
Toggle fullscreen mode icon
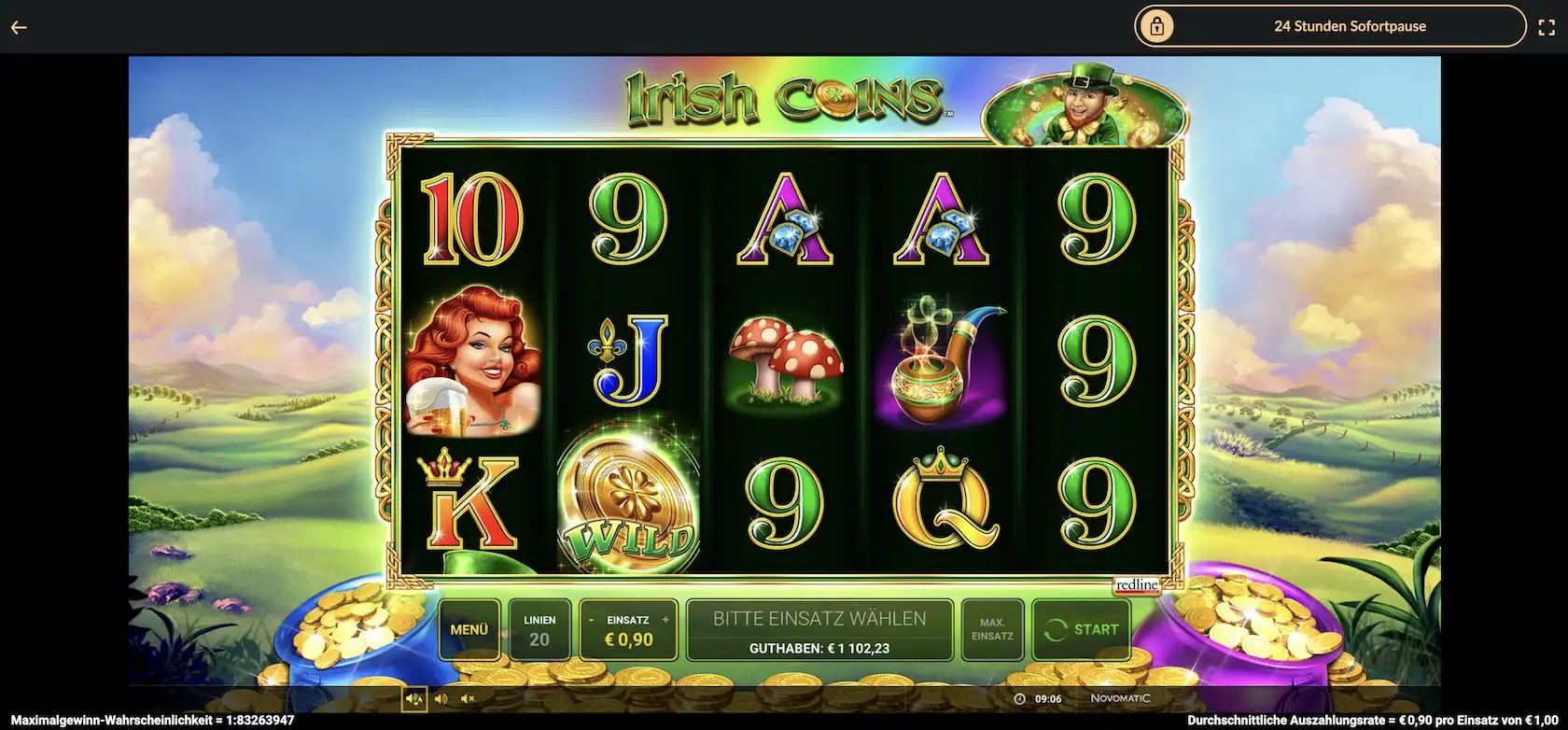(x=1546, y=27)
